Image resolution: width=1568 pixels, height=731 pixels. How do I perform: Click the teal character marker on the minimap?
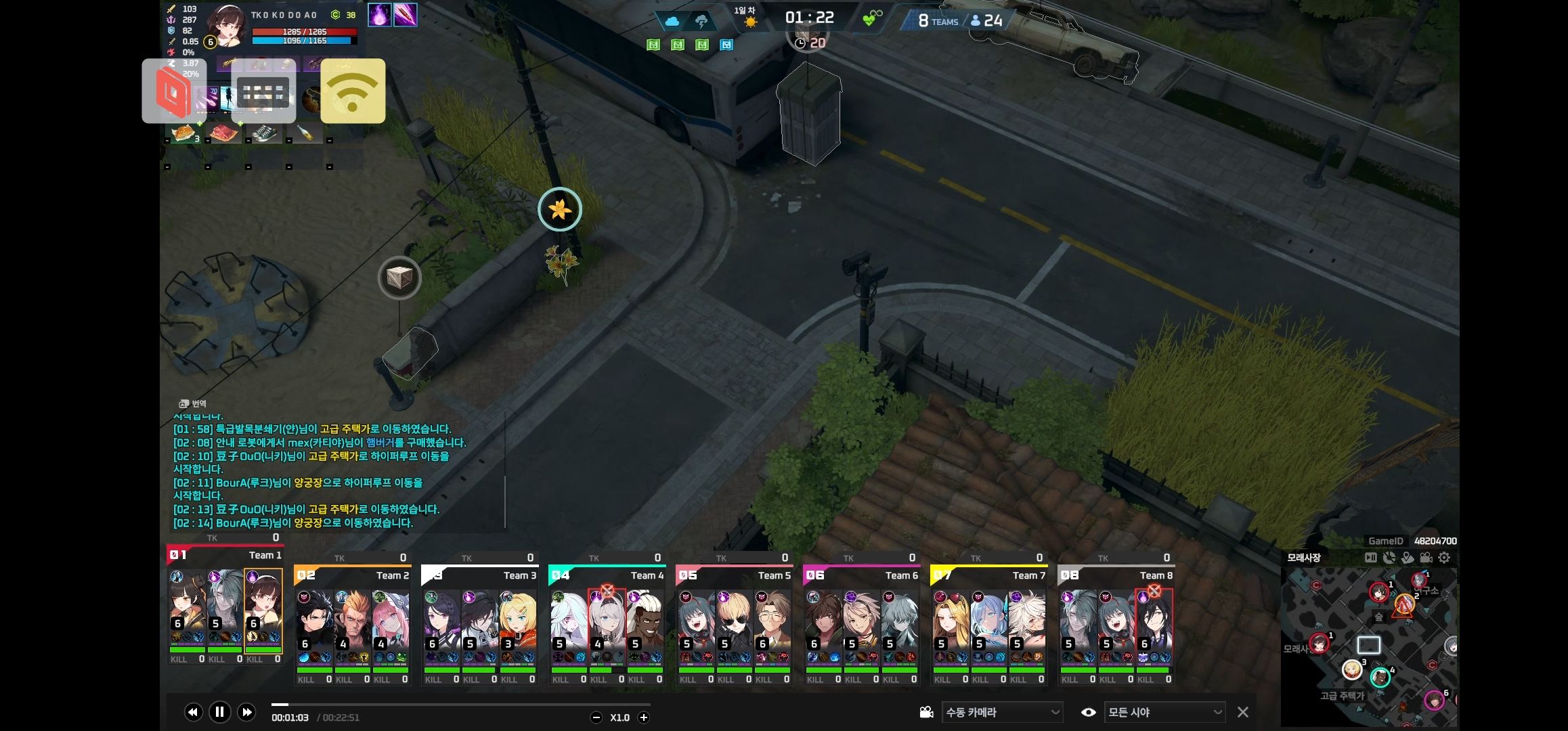tap(1379, 676)
